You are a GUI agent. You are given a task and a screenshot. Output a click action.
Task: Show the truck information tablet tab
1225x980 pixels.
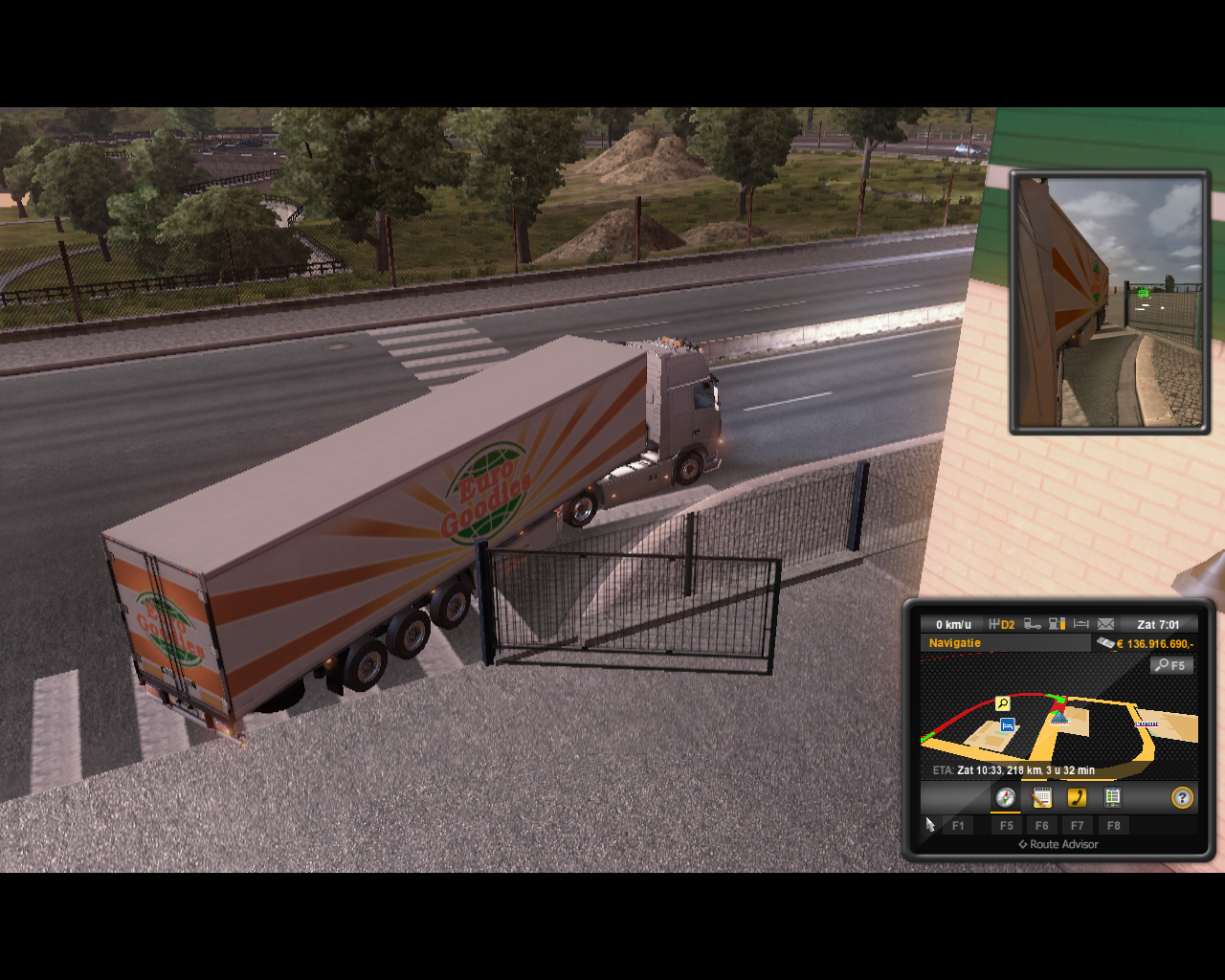[1112, 797]
